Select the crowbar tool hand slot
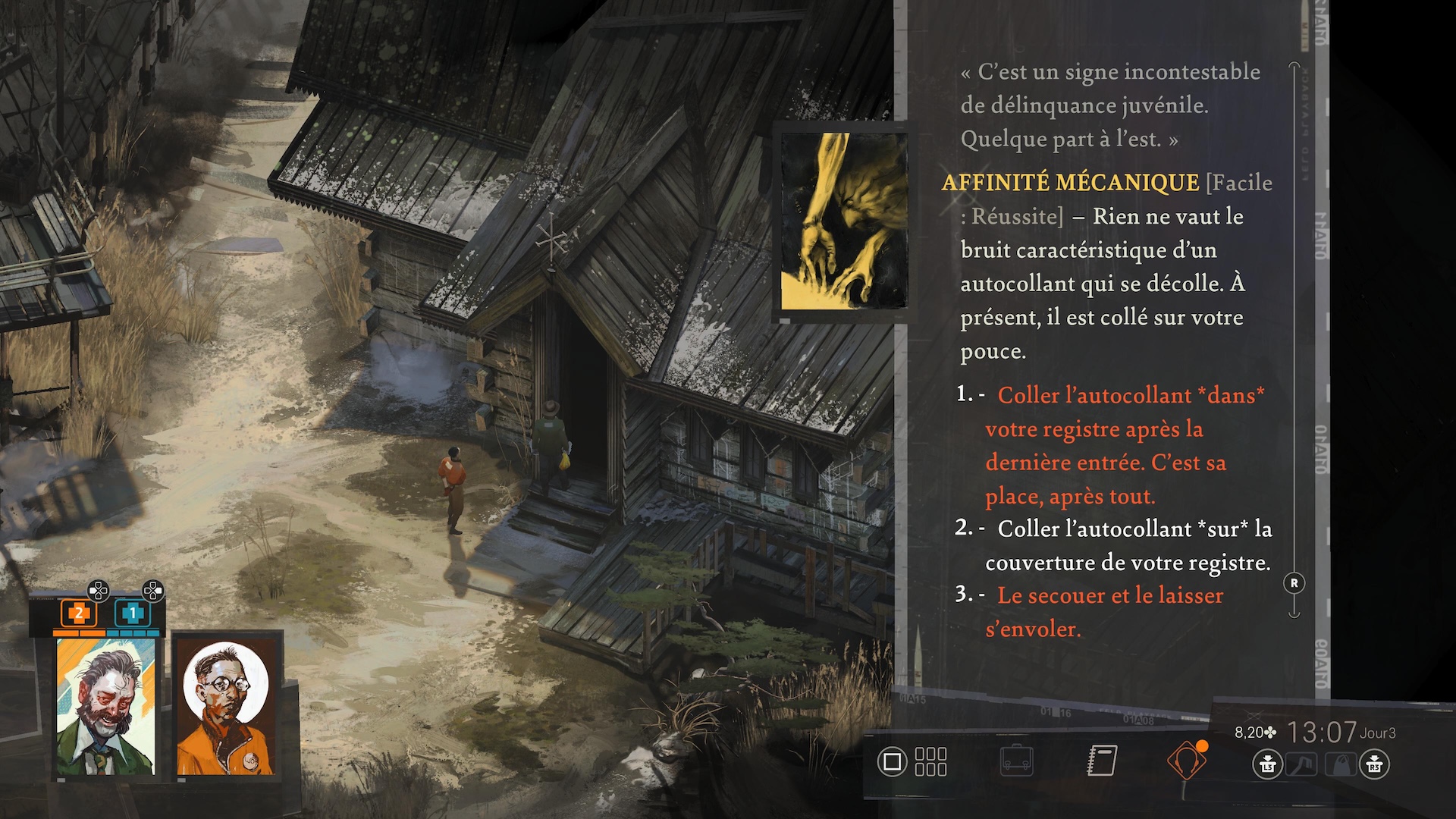1456x819 pixels. [1302, 764]
